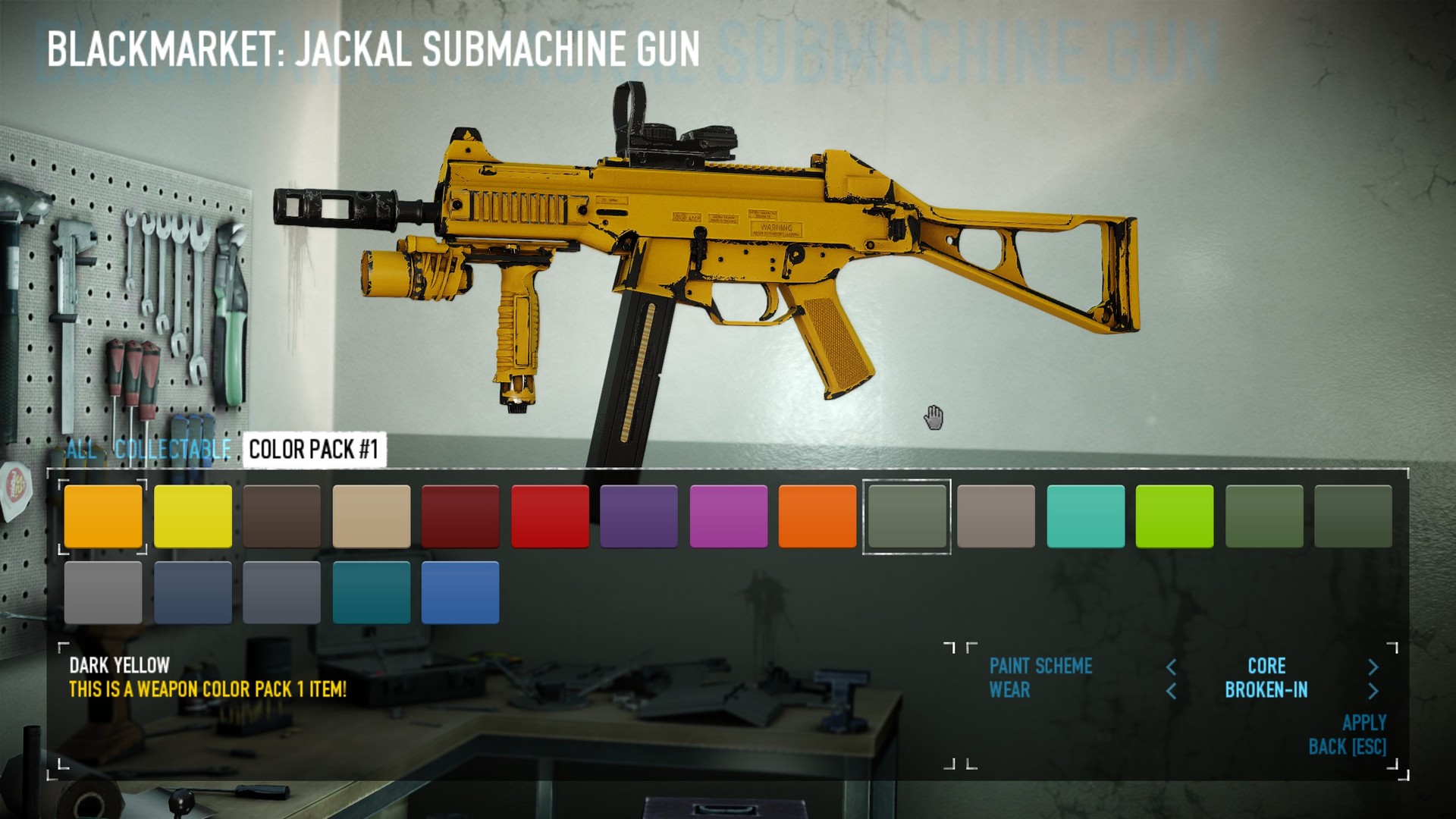Switch to the COLLECTABLE tab
Image resolution: width=1456 pixels, height=819 pixels.
pyautogui.click(x=173, y=449)
